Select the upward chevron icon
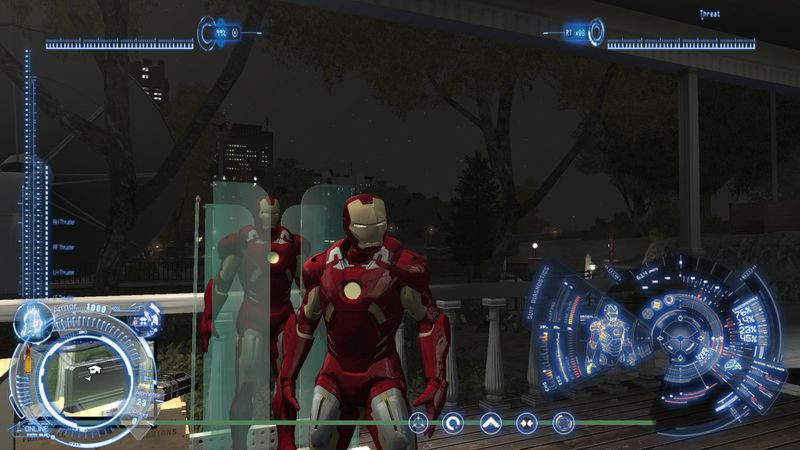The height and width of the screenshot is (450, 800). (x=491, y=423)
